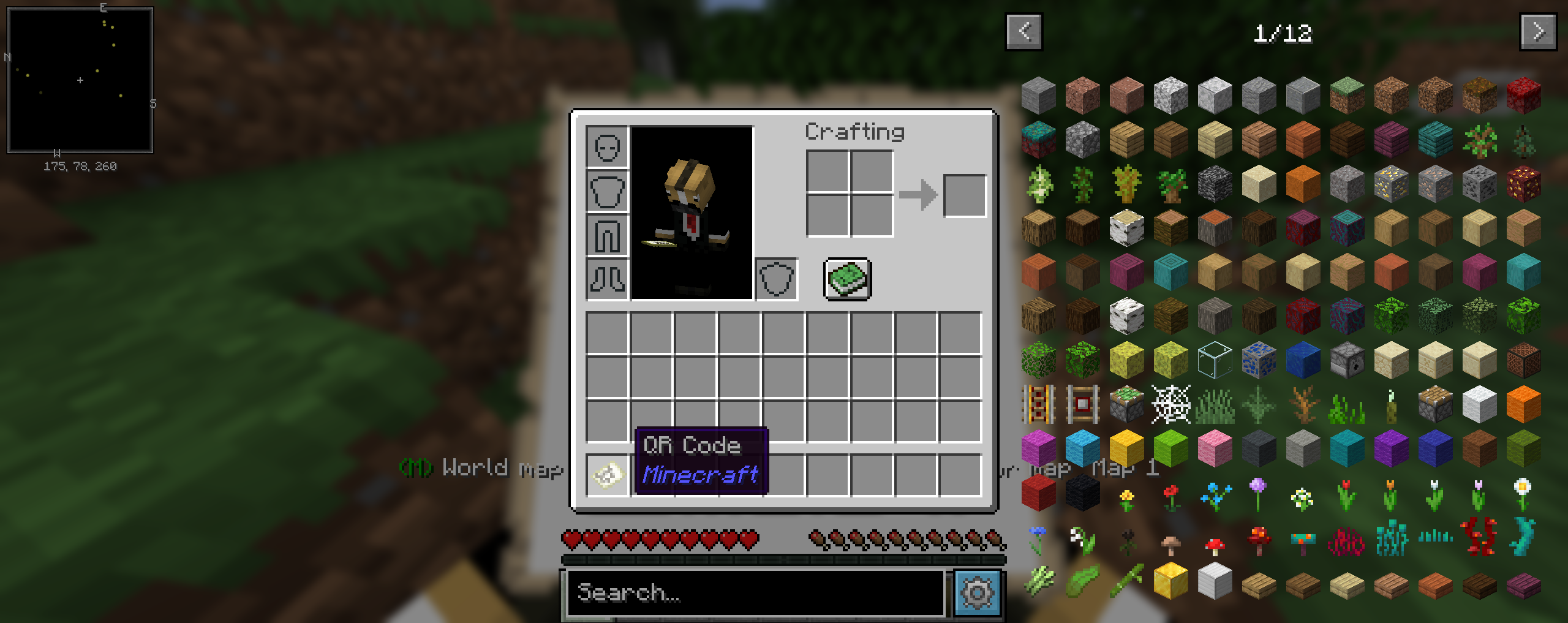
Task: Select the chestplate armor slot
Action: pyautogui.click(x=607, y=191)
